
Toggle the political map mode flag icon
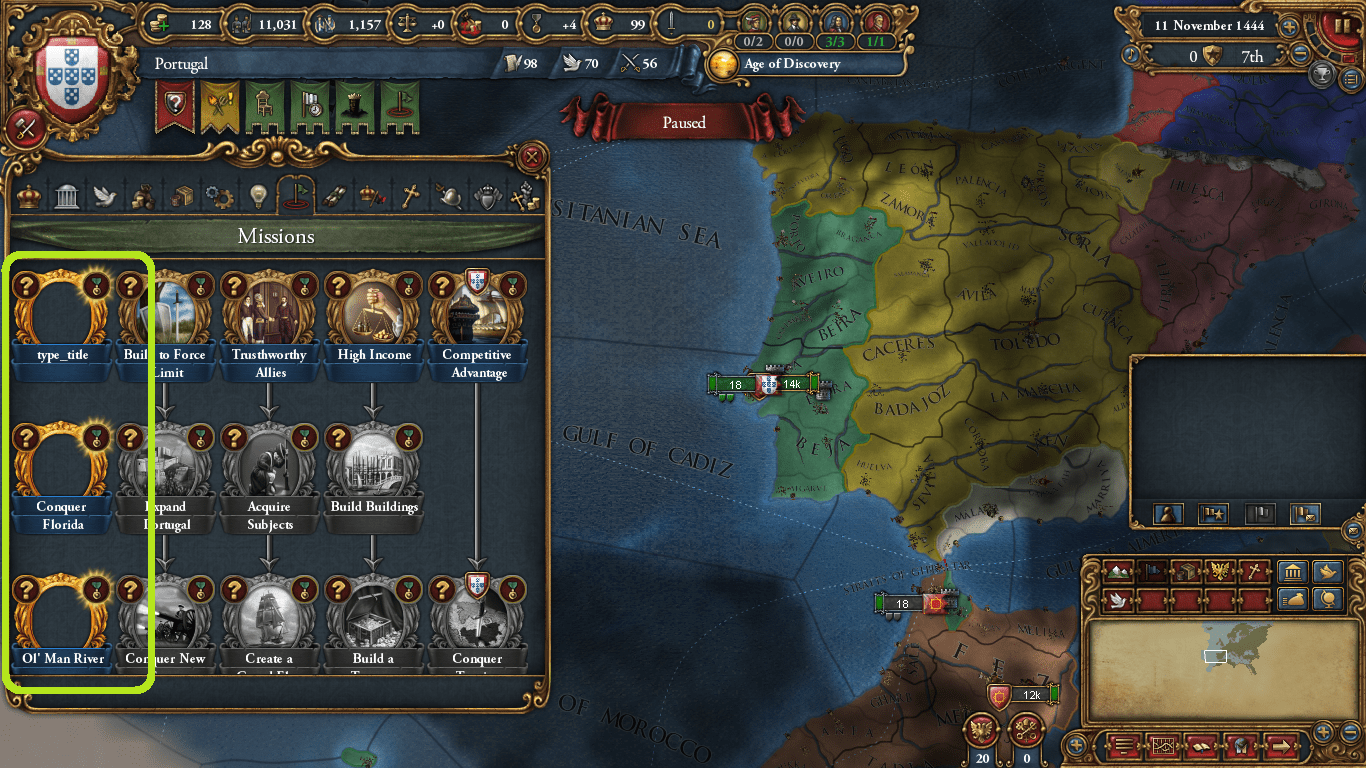pyautogui.click(x=1152, y=571)
